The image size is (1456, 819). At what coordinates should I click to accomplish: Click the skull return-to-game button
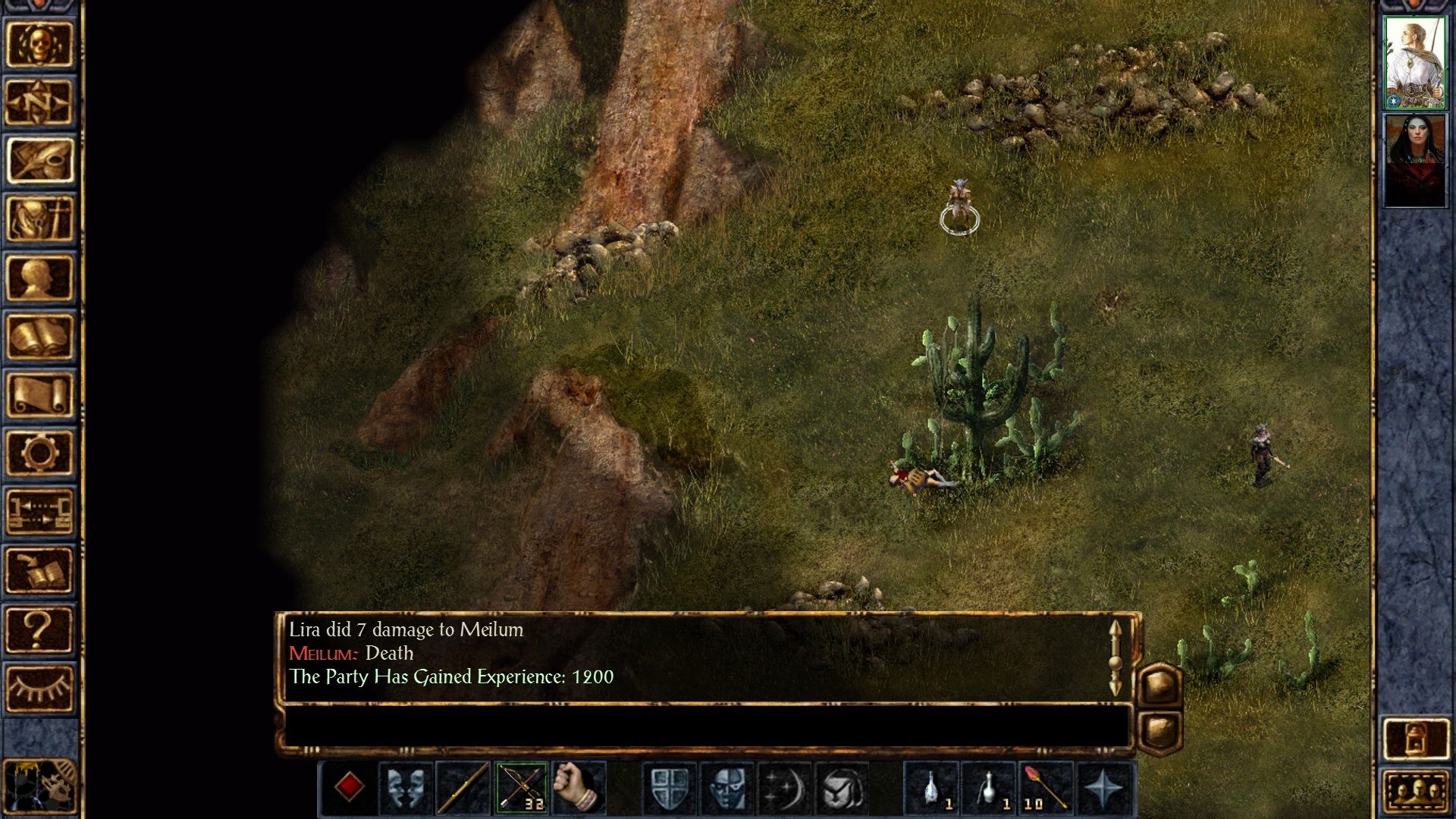pos(39,44)
